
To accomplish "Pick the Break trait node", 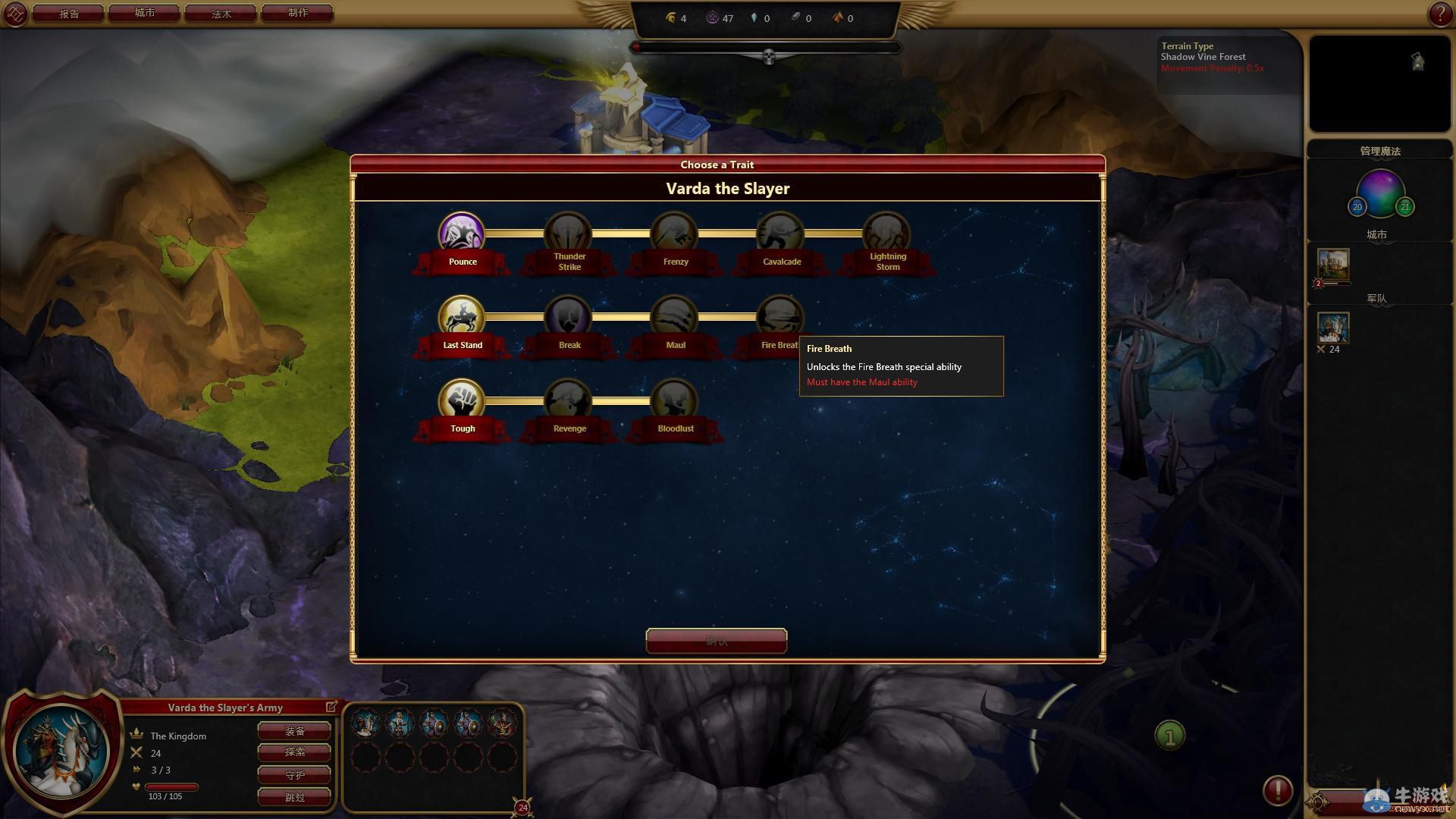I will pos(567,316).
